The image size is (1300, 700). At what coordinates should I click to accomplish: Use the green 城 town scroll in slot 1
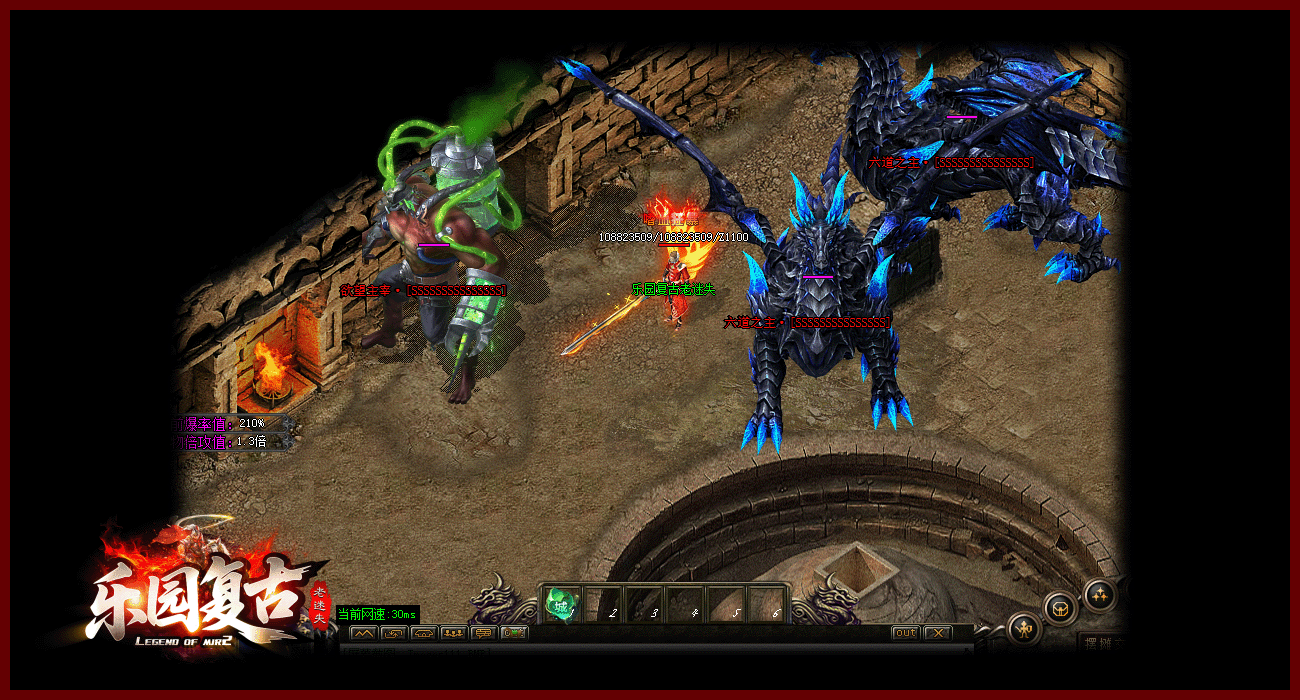click(562, 605)
